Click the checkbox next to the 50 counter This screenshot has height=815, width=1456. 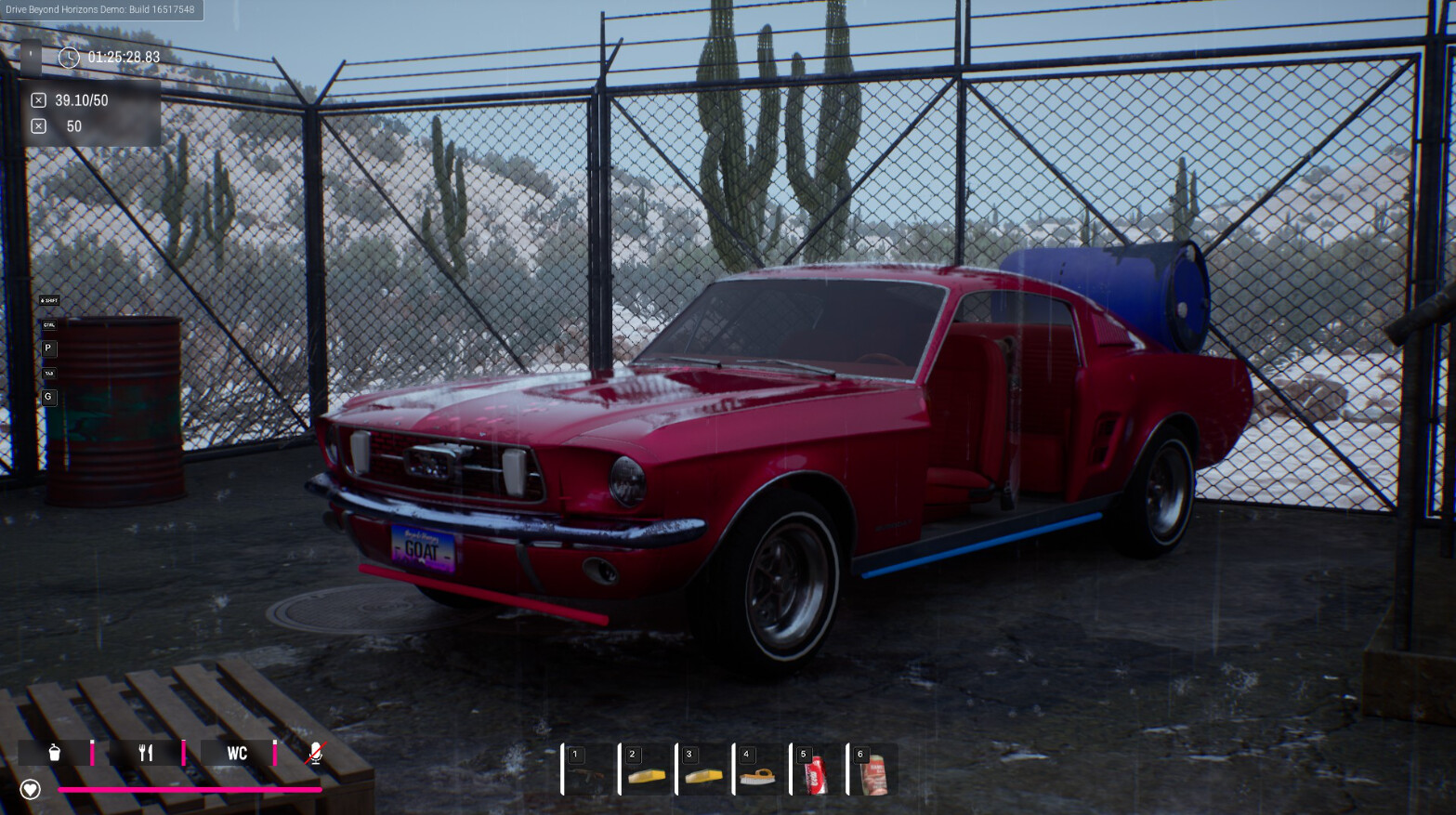(x=38, y=125)
